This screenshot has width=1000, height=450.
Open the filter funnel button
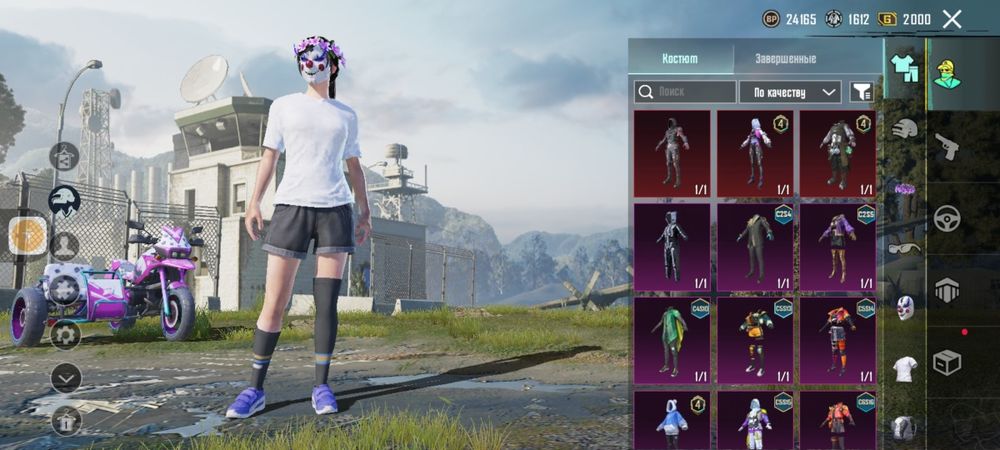click(861, 92)
